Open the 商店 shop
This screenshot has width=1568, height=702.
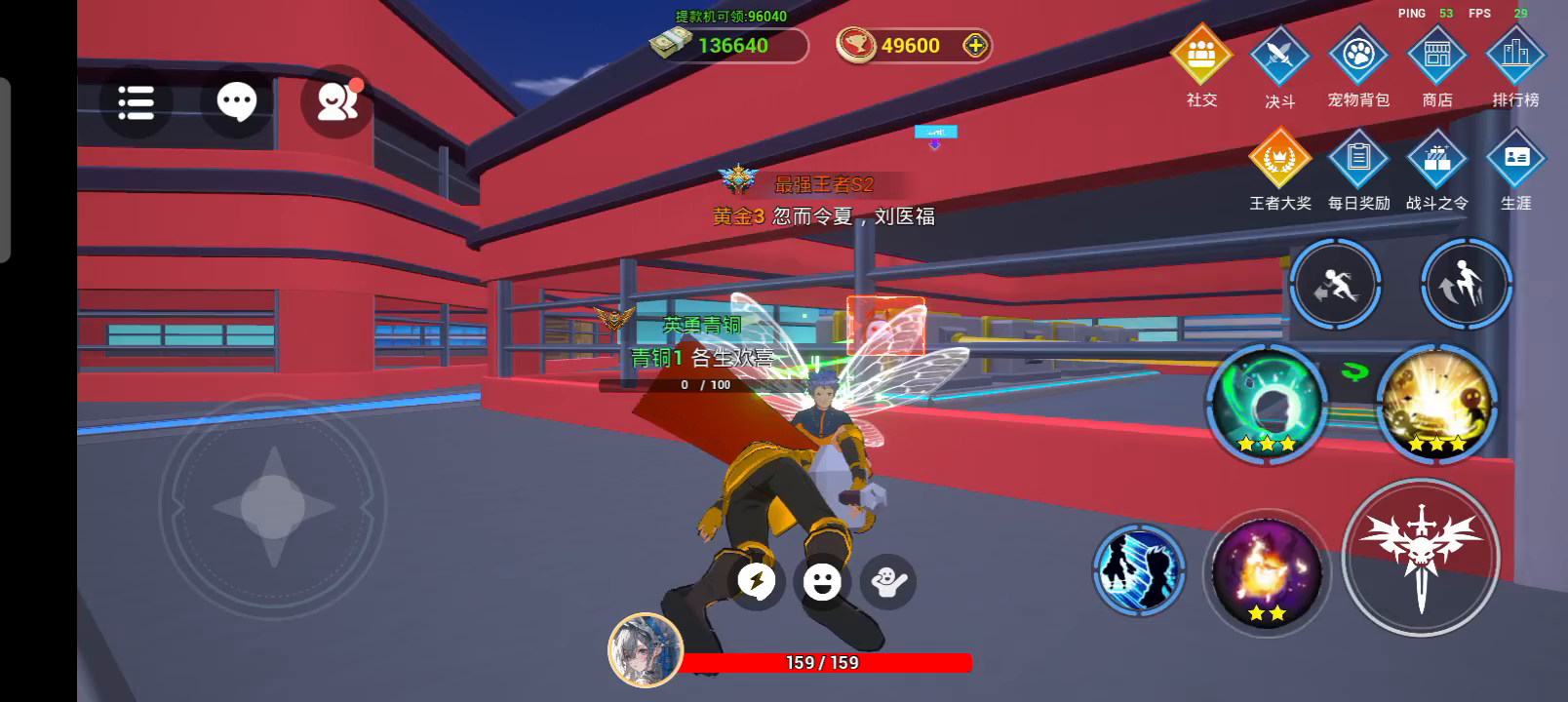pyautogui.click(x=1437, y=57)
